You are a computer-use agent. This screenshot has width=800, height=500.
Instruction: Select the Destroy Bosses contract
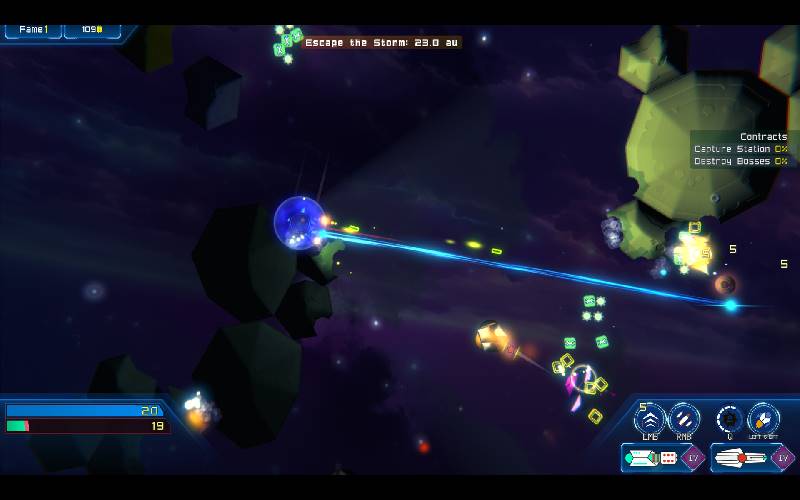(739, 161)
